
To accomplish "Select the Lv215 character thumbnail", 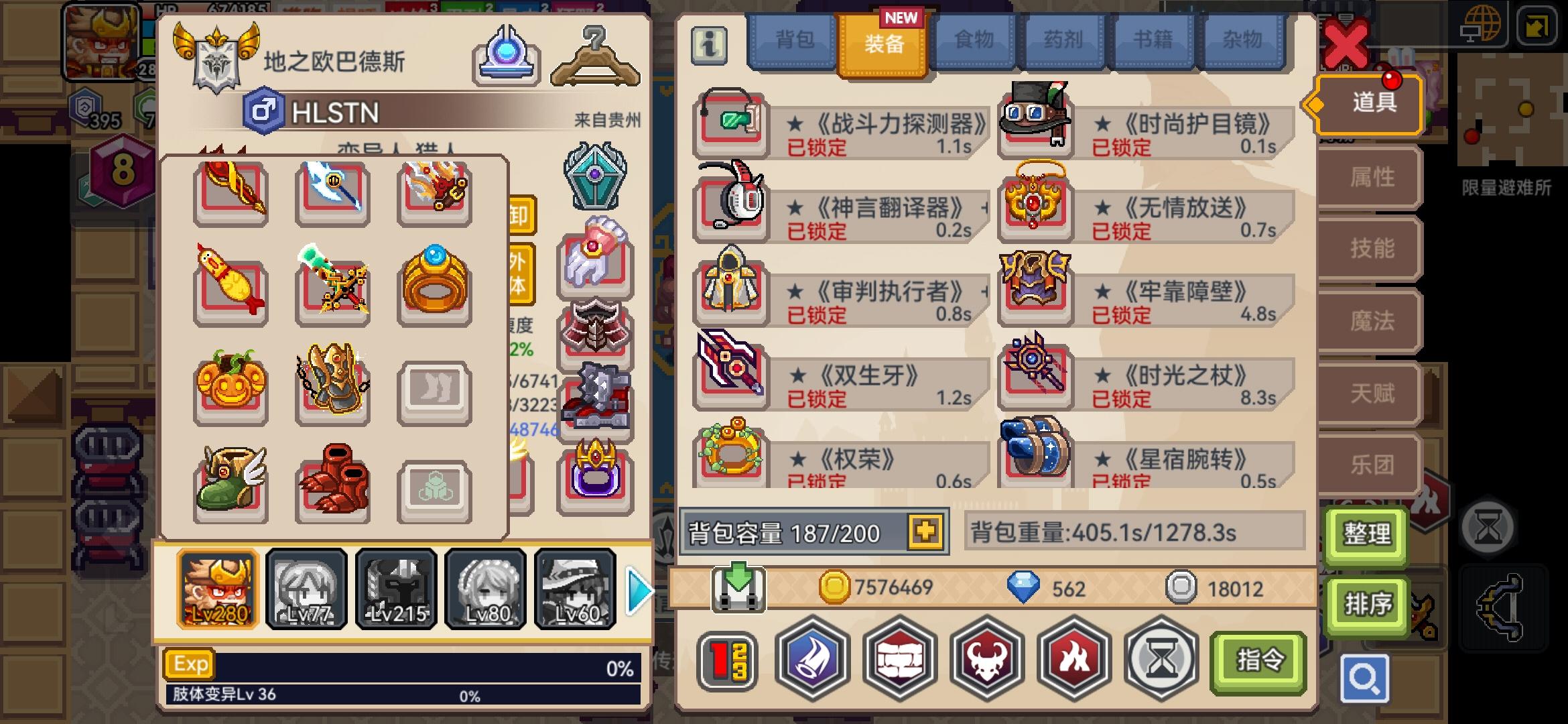I will click(x=396, y=589).
